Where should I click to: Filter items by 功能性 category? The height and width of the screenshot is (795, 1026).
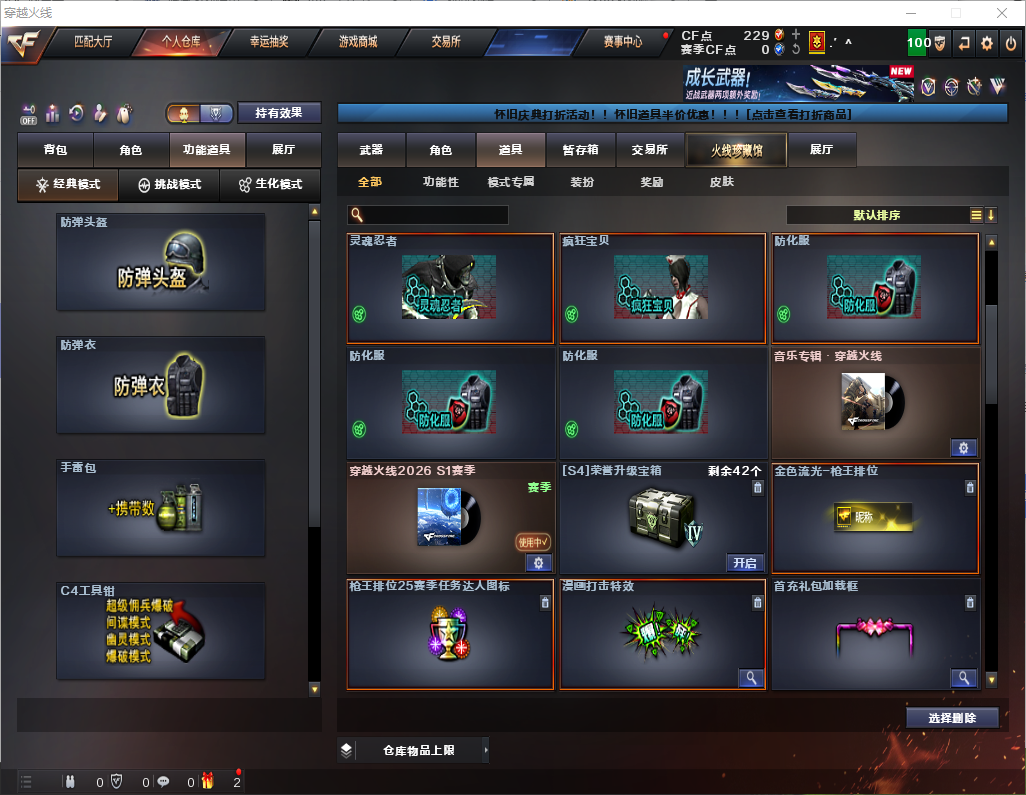tap(440, 182)
